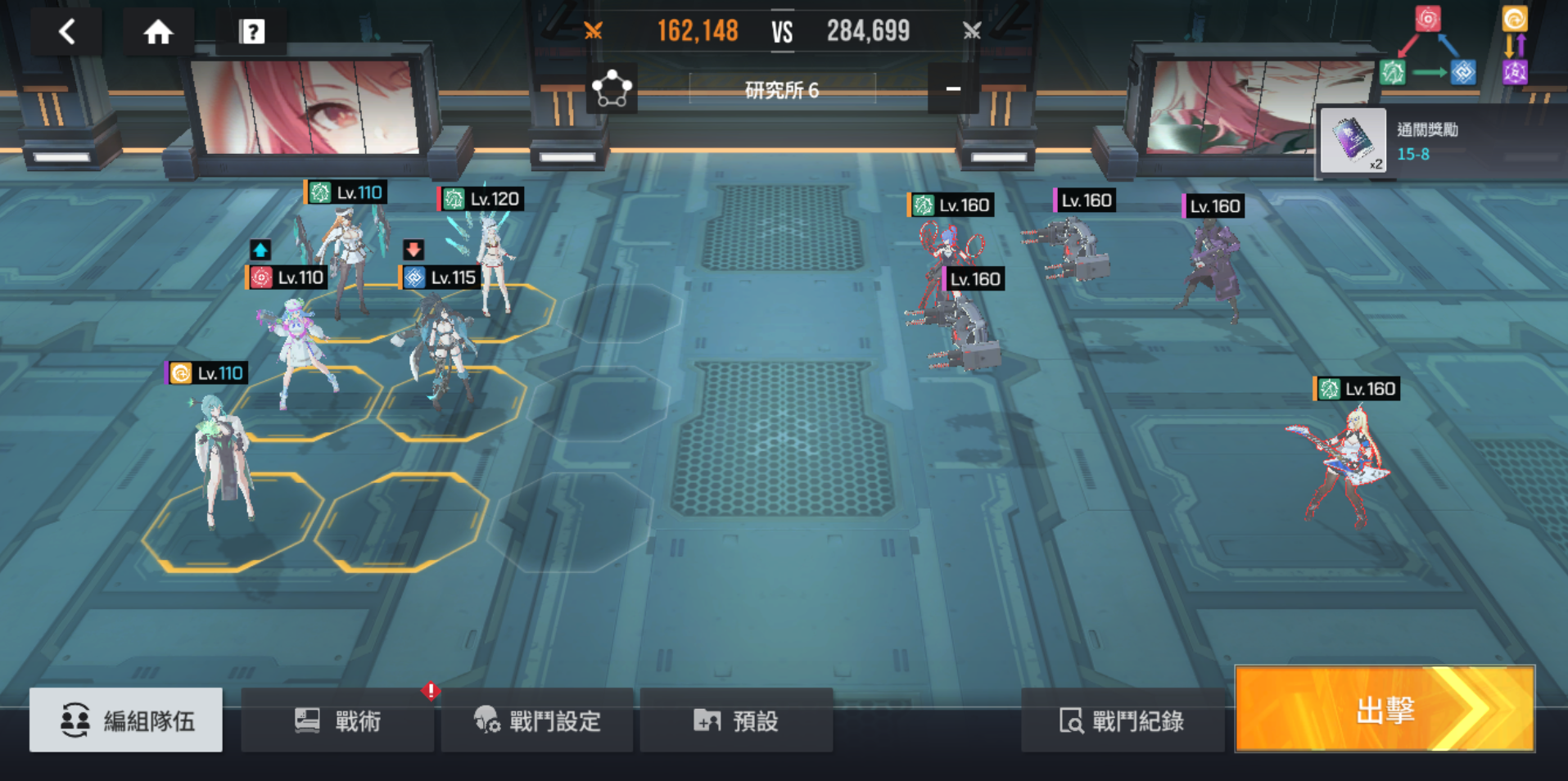The width and height of the screenshot is (1568, 781).
Task: Go back using the left arrow button
Action: 67,32
